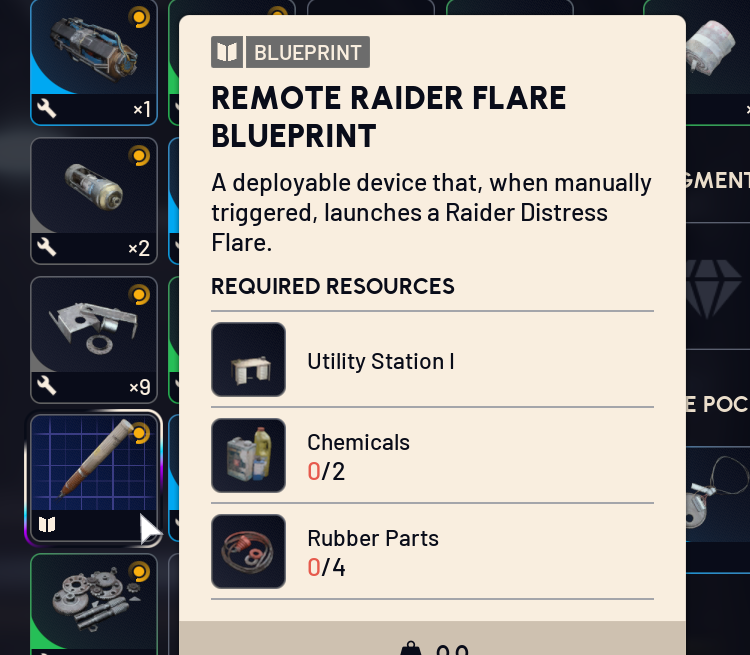Select the Remote Raider Flare blueprint slot
Image resolution: width=750 pixels, height=655 pixels.
click(x=94, y=478)
